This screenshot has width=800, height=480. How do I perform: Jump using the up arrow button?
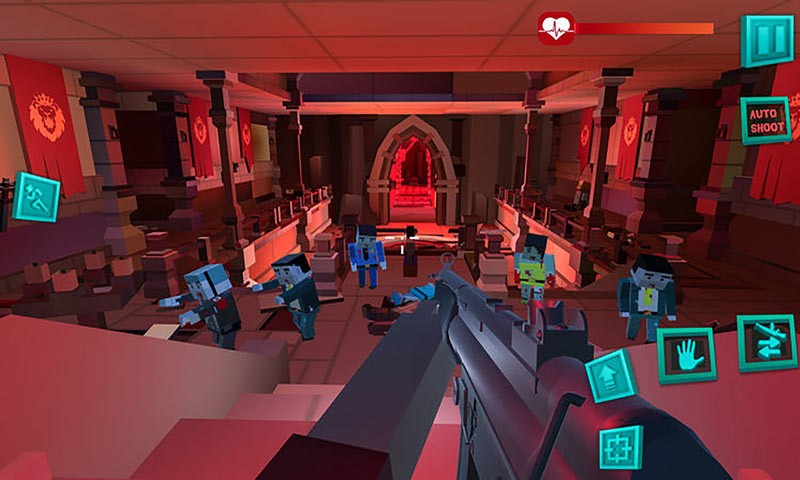[611, 377]
